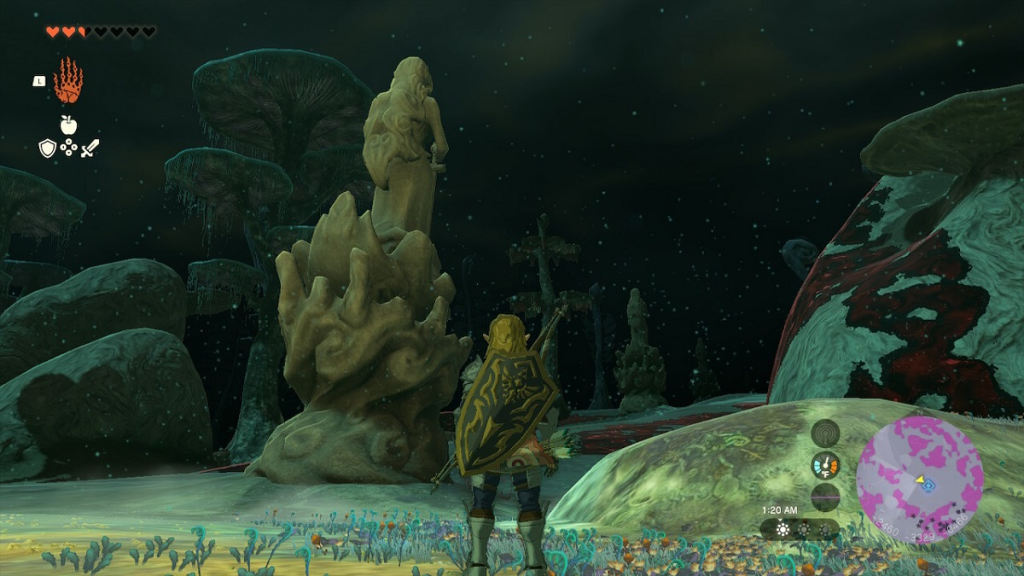Choose the shield quick-select icon

47,148
